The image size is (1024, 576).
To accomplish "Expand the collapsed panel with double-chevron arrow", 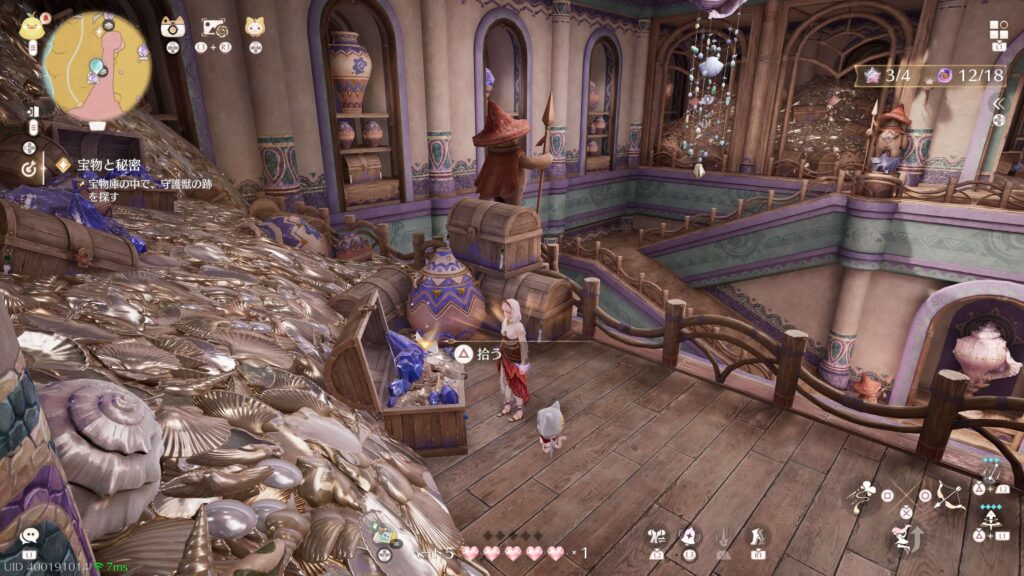I will click(997, 103).
